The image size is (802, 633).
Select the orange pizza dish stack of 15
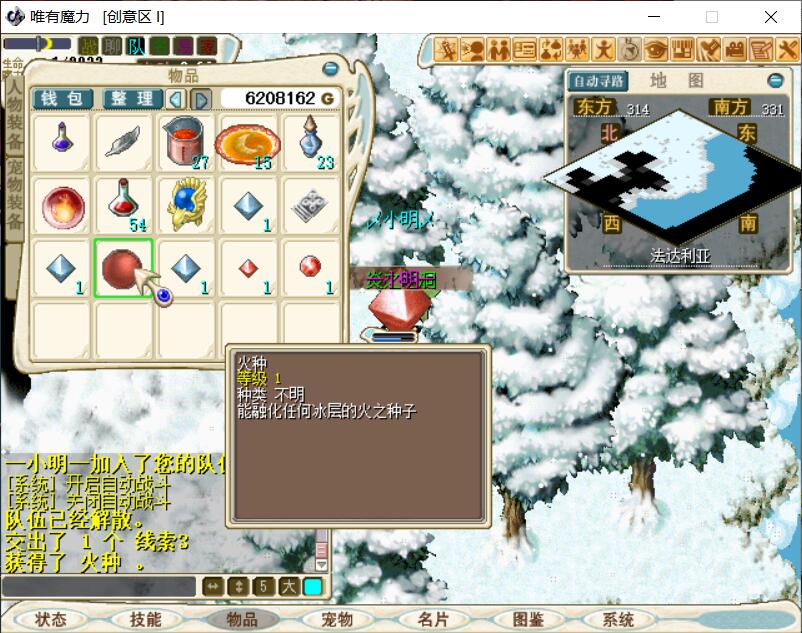click(247, 143)
